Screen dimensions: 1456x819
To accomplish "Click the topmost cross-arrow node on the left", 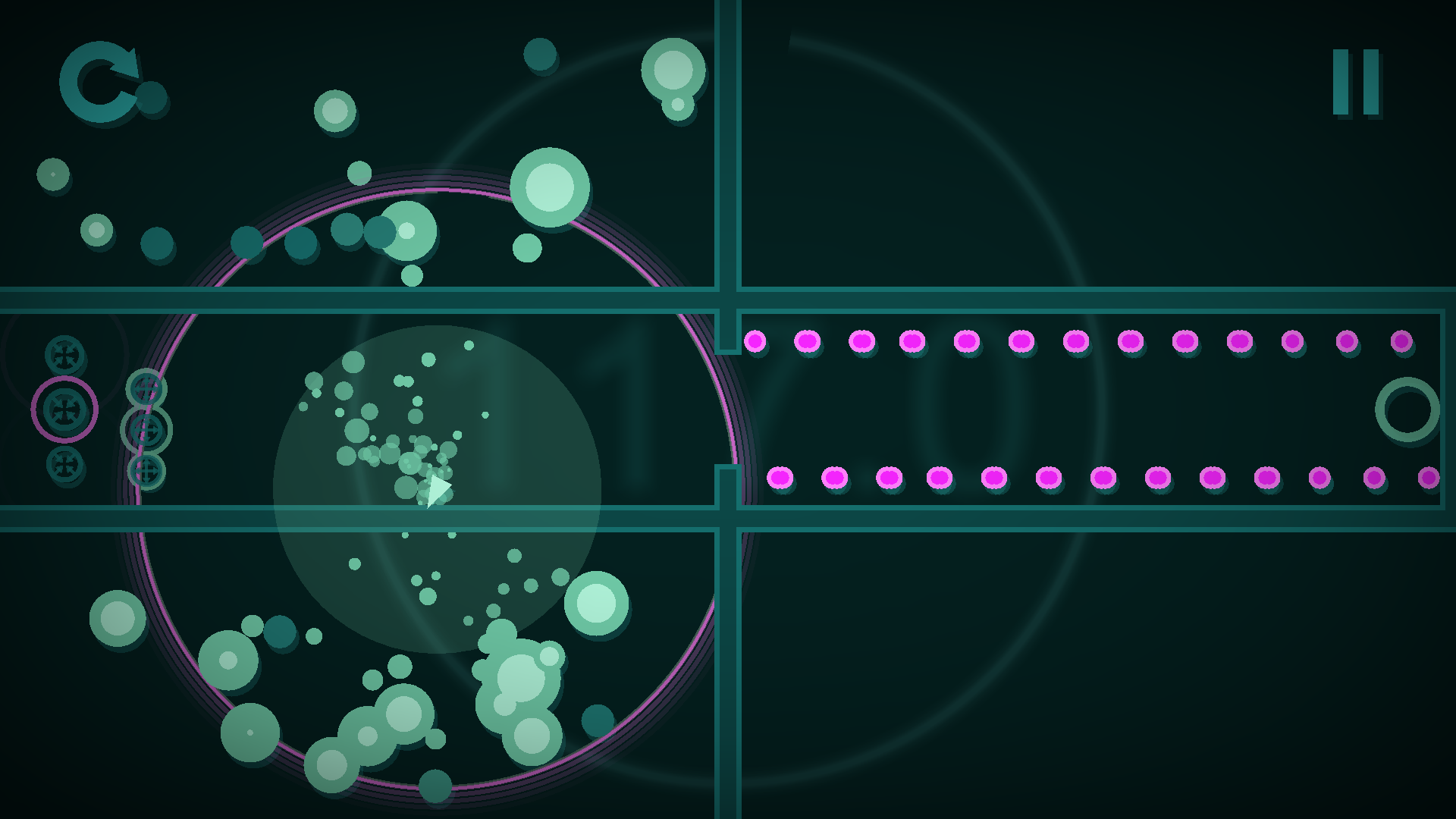I will tap(64, 353).
